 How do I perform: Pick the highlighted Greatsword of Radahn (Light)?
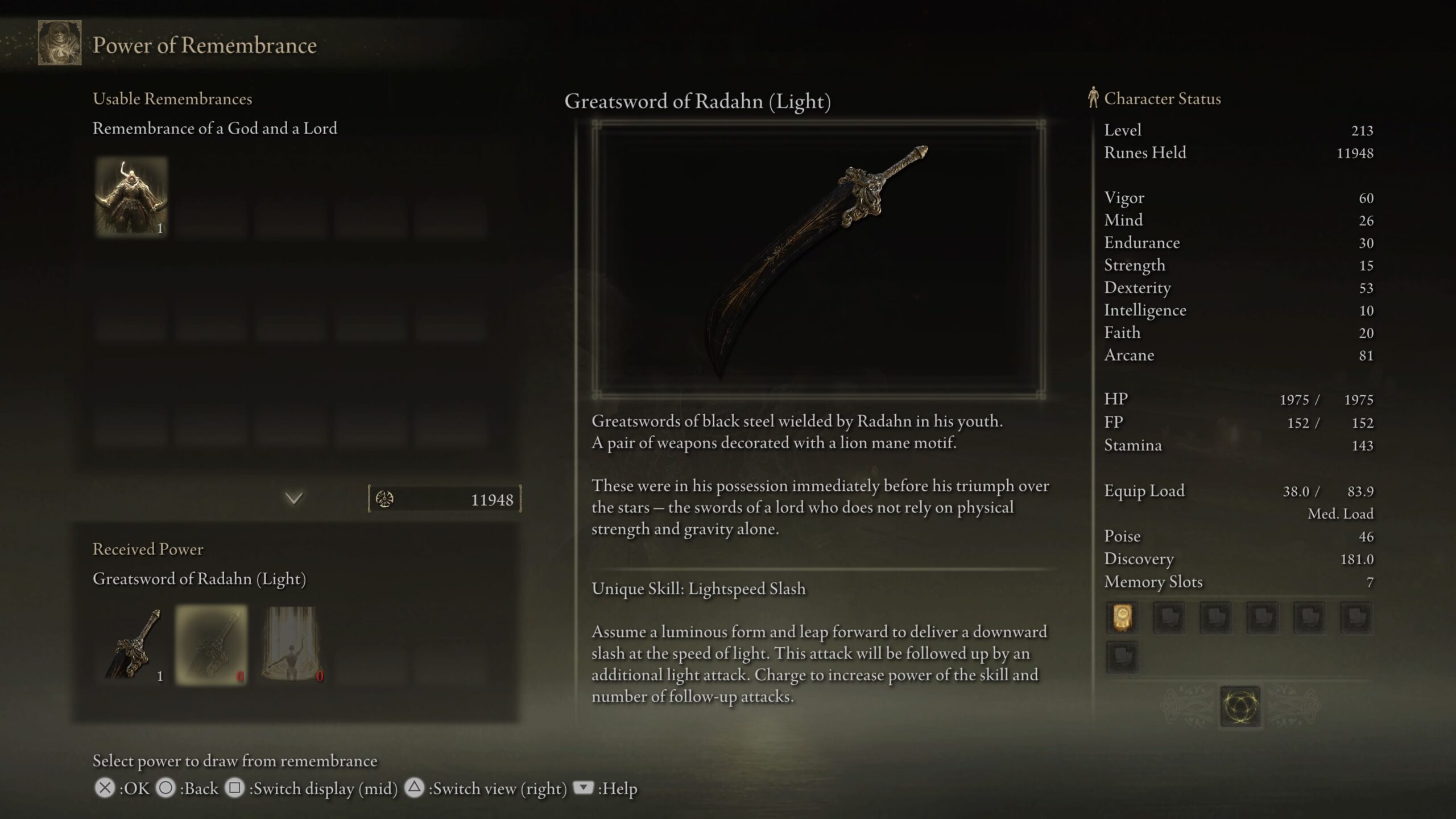click(212, 644)
